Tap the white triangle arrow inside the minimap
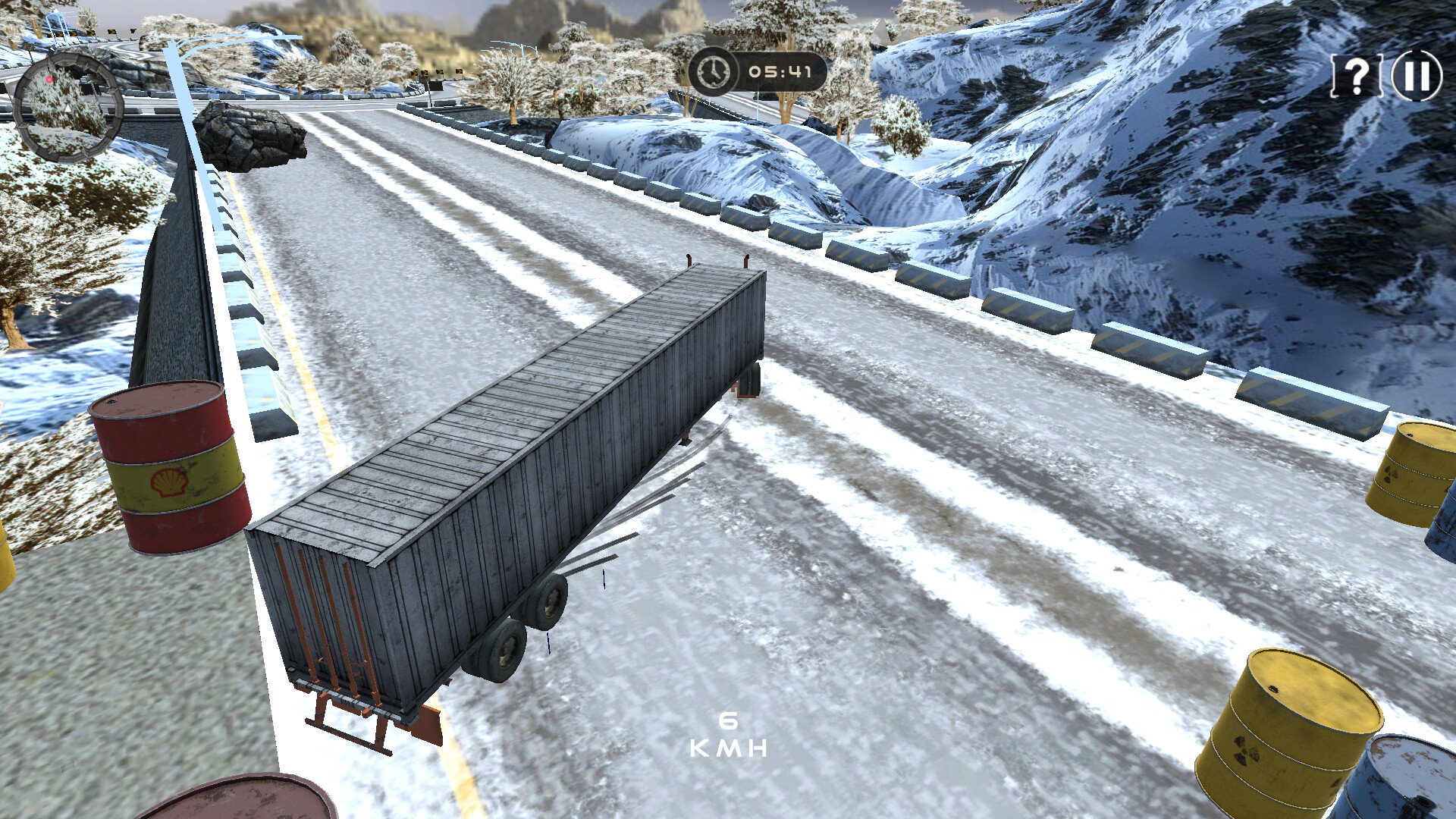Image resolution: width=1456 pixels, height=819 pixels. point(67,108)
